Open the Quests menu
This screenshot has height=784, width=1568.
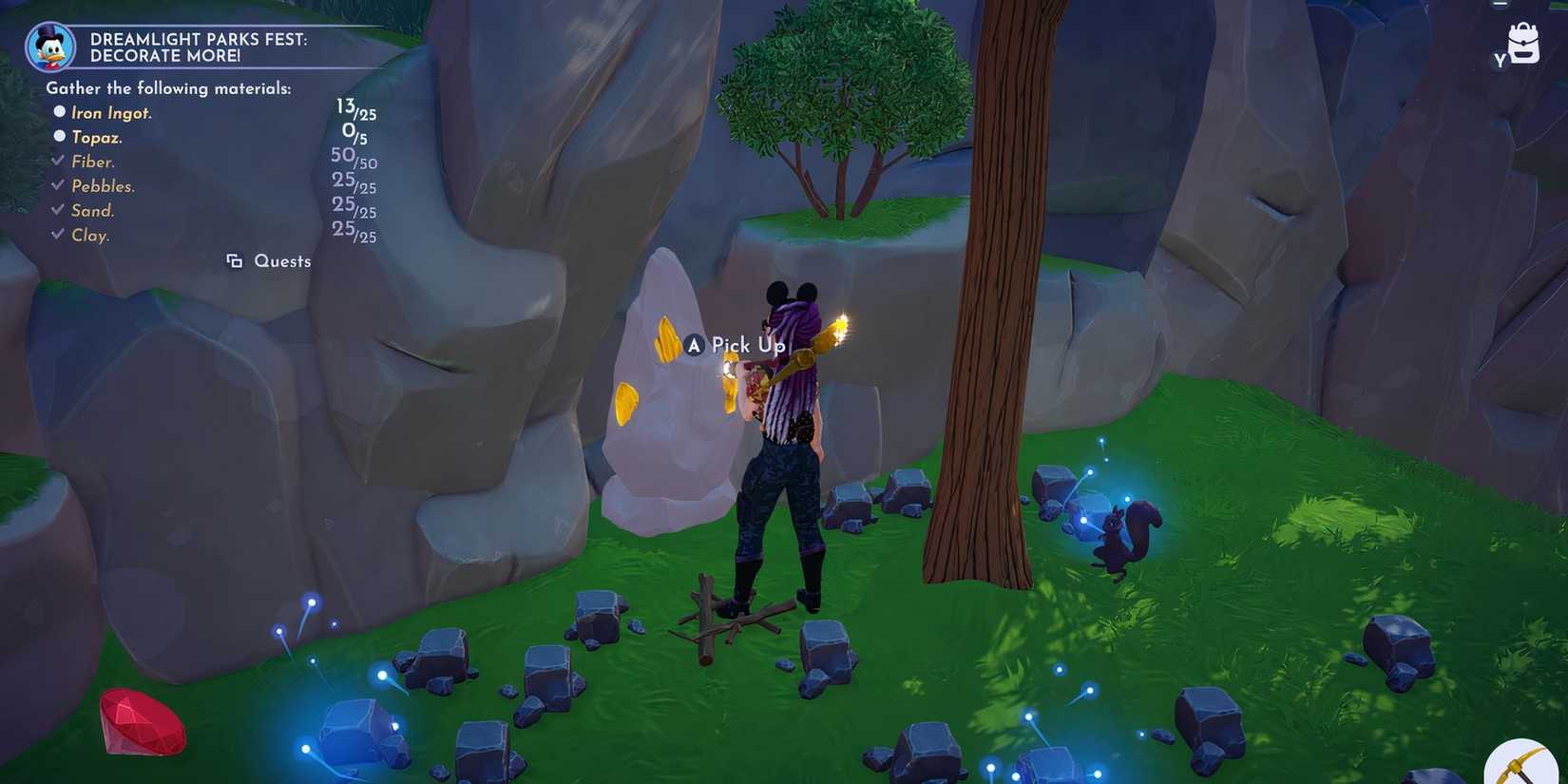tap(281, 260)
